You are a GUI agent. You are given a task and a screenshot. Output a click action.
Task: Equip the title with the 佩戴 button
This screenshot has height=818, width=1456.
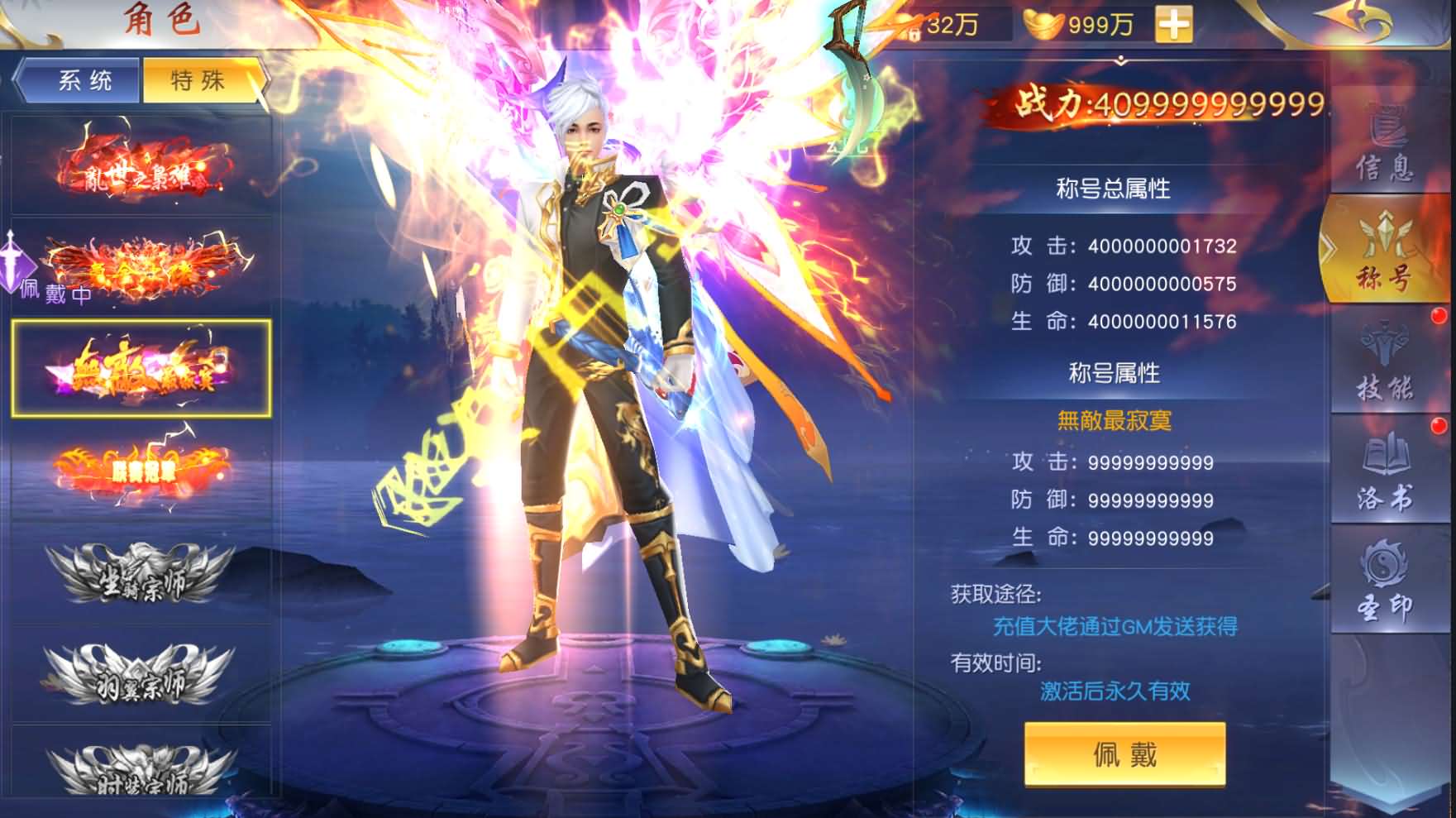1124,754
